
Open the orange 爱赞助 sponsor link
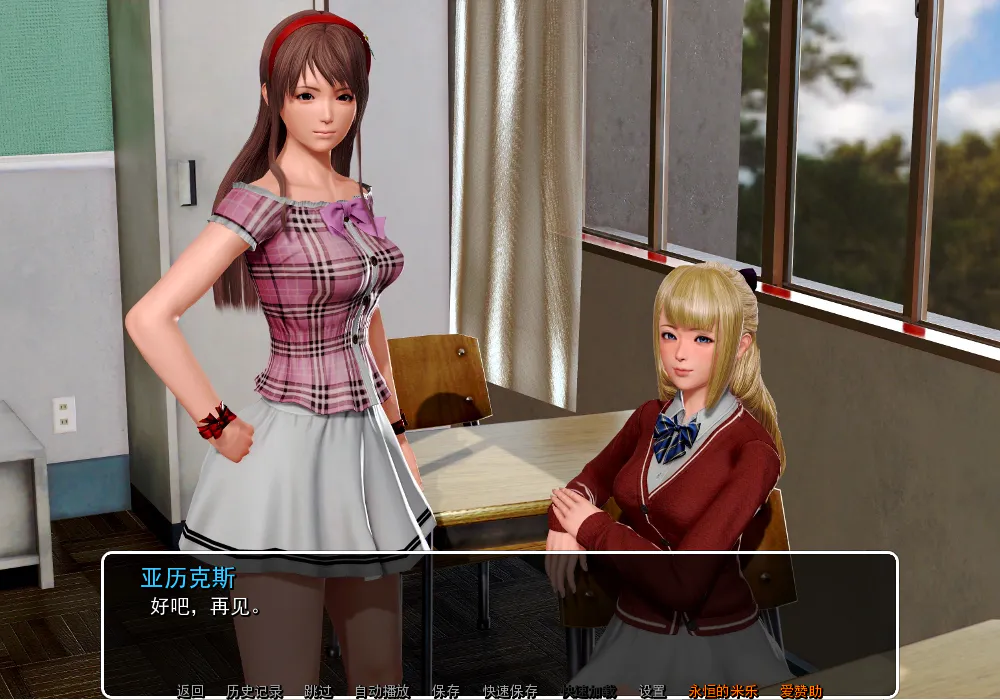[x=801, y=691]
